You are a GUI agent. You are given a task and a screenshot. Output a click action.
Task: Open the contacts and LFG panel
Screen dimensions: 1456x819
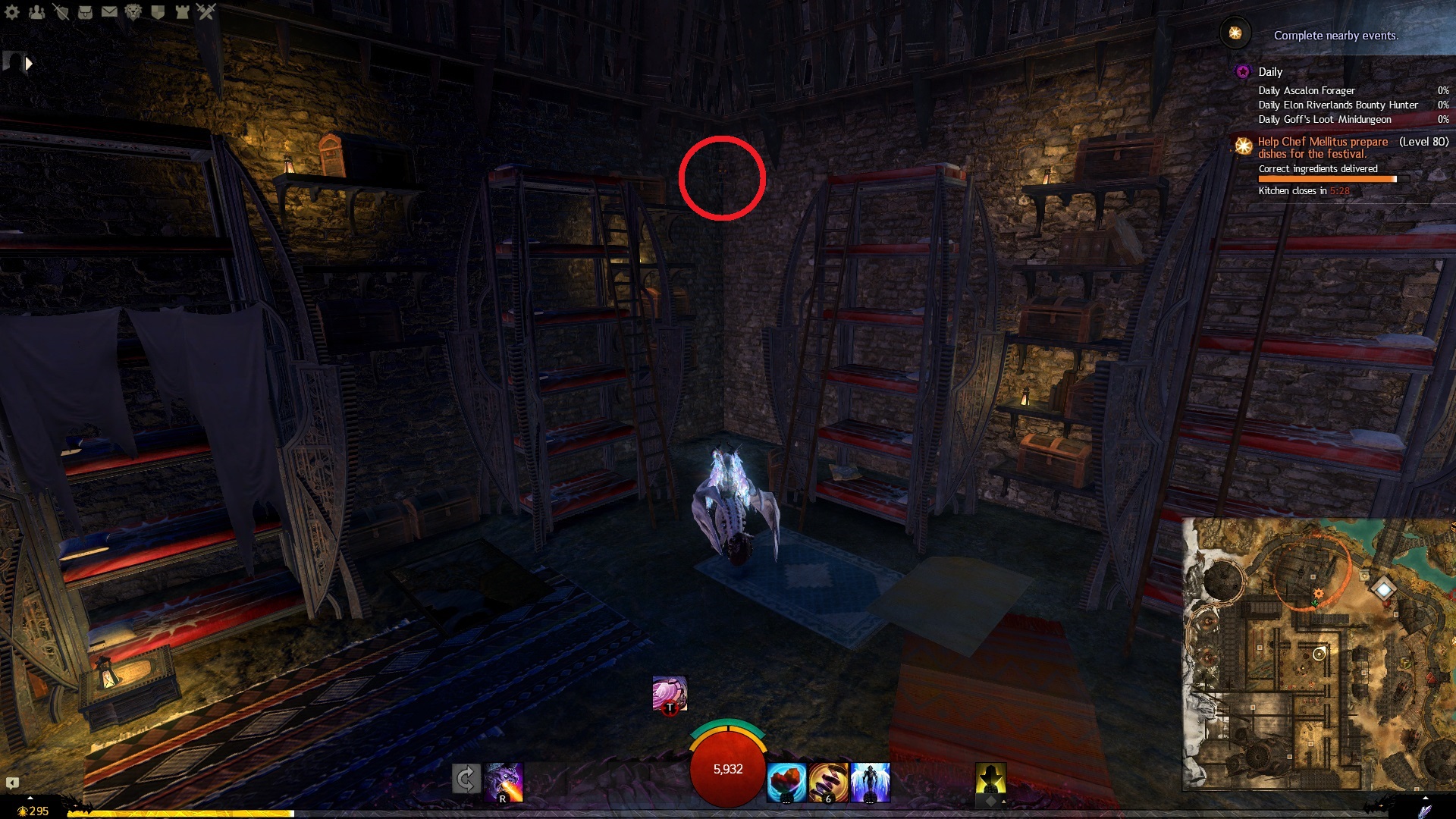click(x=36, y=11)
